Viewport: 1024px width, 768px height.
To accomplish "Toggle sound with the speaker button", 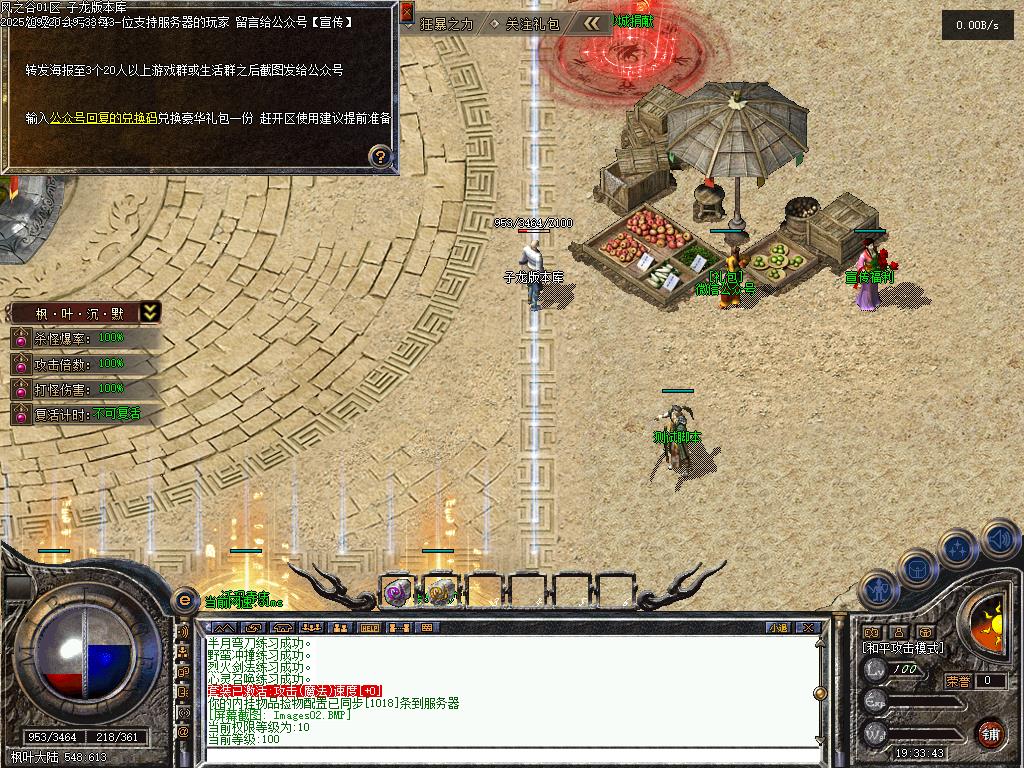I will tap(999, 539).
